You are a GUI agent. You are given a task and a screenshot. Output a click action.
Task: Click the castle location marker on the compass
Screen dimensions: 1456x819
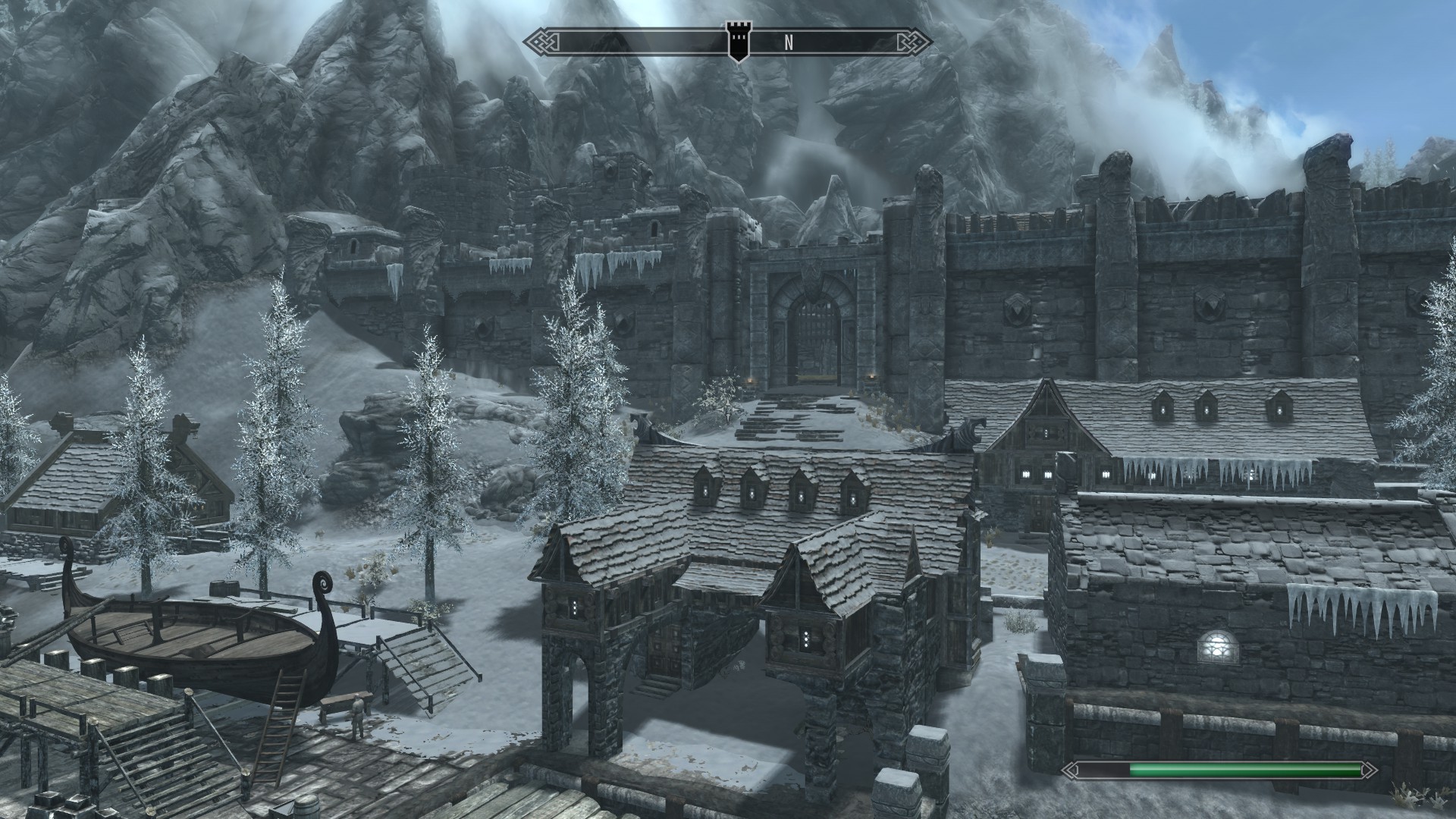[x=739, y=39]
